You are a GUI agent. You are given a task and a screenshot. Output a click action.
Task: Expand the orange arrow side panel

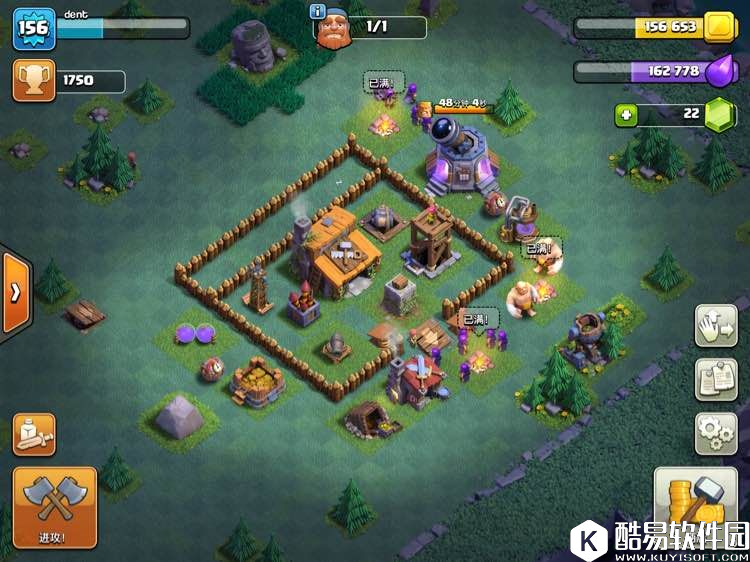(x=16, y=292)
